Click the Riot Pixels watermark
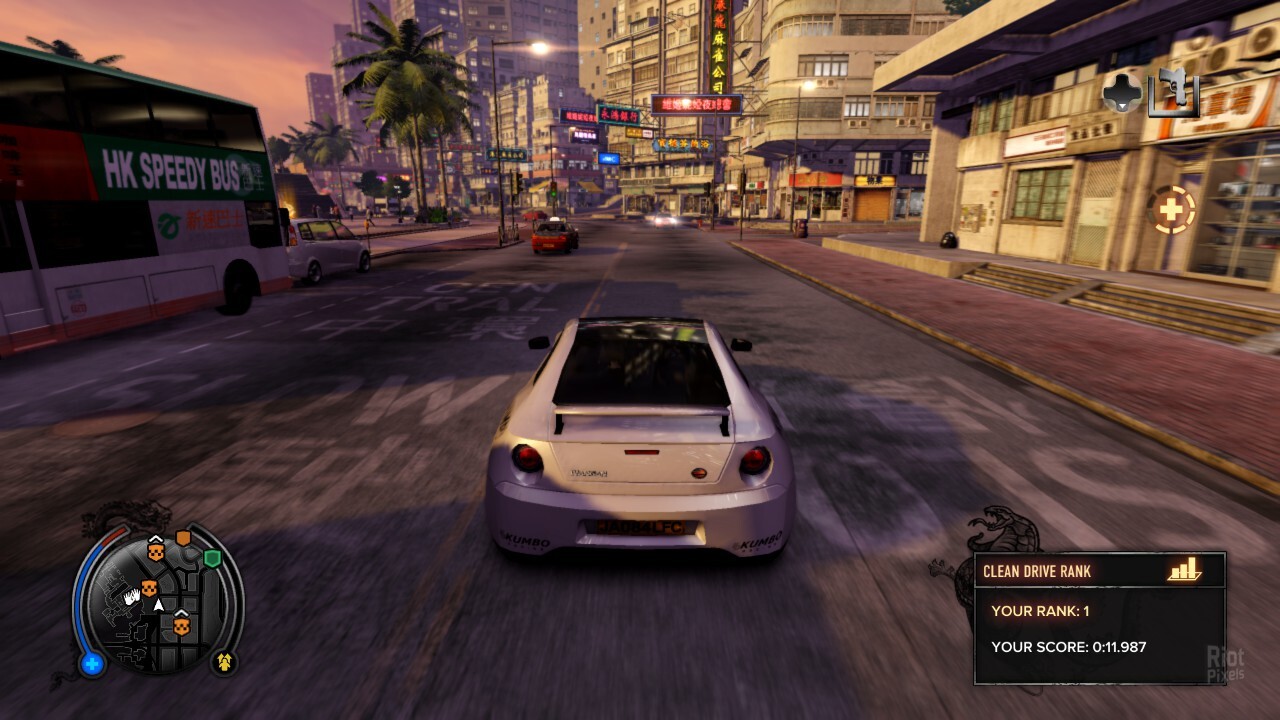This screenshot has height=720, width=1280. [1226, 662]
